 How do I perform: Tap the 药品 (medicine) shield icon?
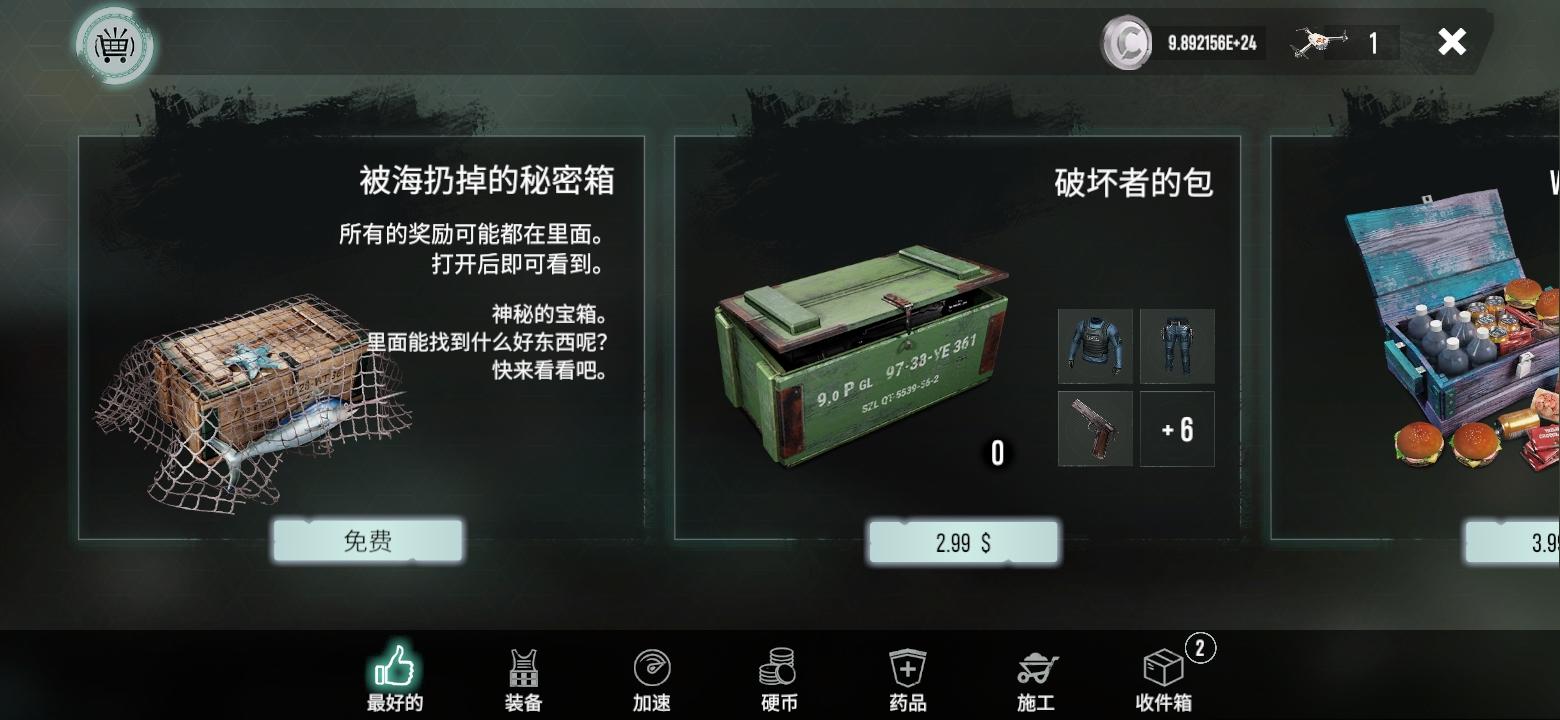click(906, 665)
